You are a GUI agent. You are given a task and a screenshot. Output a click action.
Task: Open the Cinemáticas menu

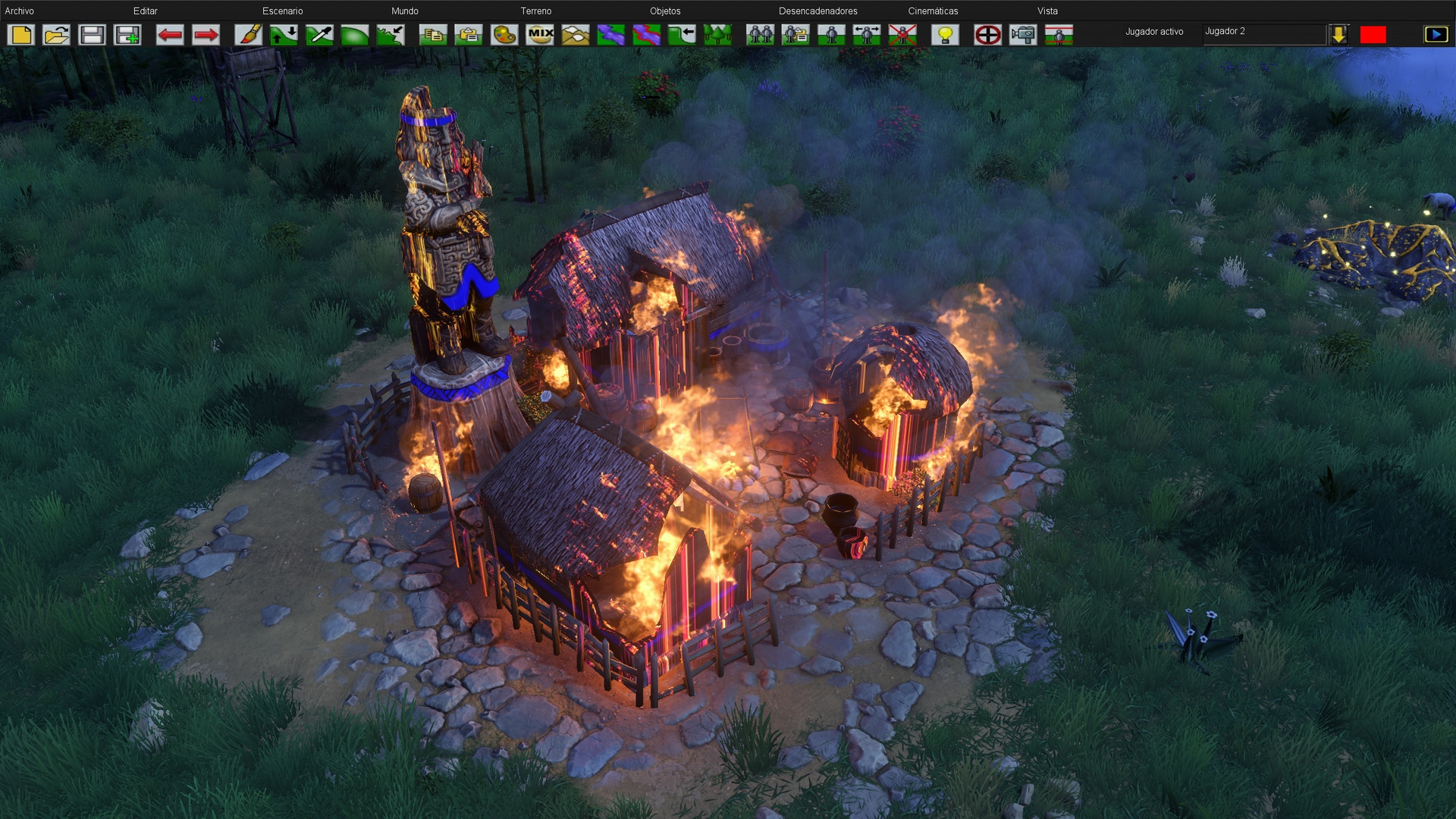[x=933, y=11]
